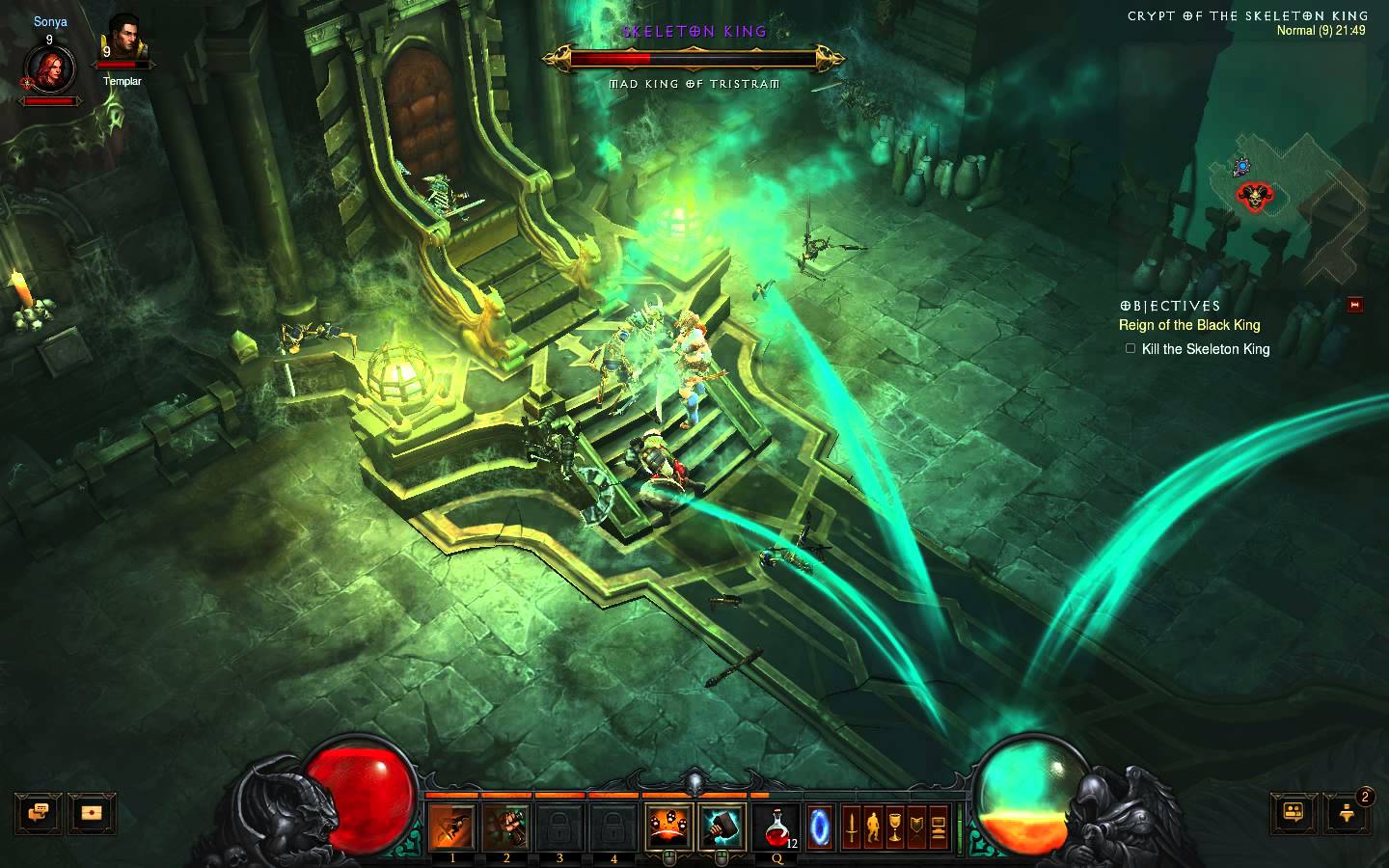Activate the leap attack skill in slot 1
Image resolution: width=1389 pixels, height=868 pixels.
click(x=452, y=827)
